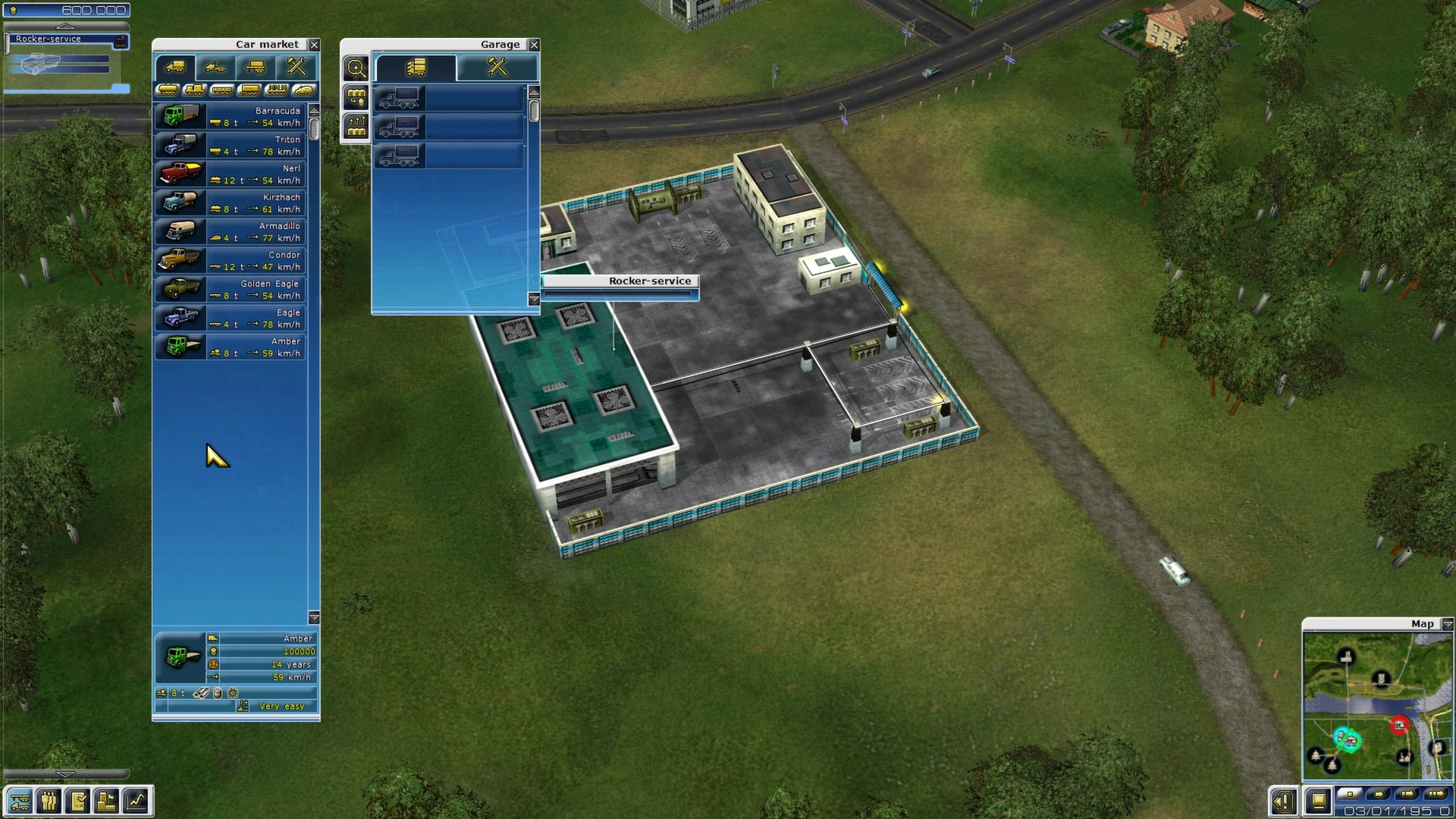This screenshot has height=819, width=1456.
Task: Pick the Condor truck entry
Action: pos(230,261)
